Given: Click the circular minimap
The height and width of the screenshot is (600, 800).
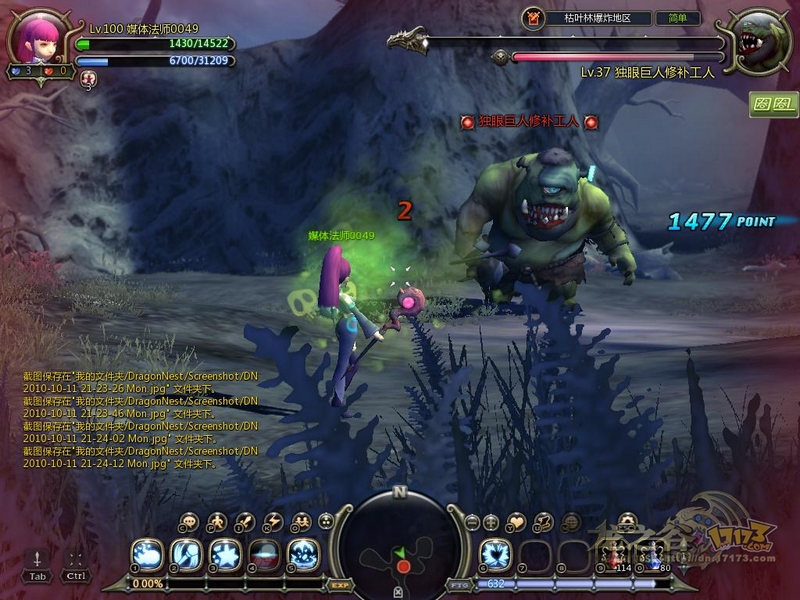Looking at the screenshot, I should 400,545.
